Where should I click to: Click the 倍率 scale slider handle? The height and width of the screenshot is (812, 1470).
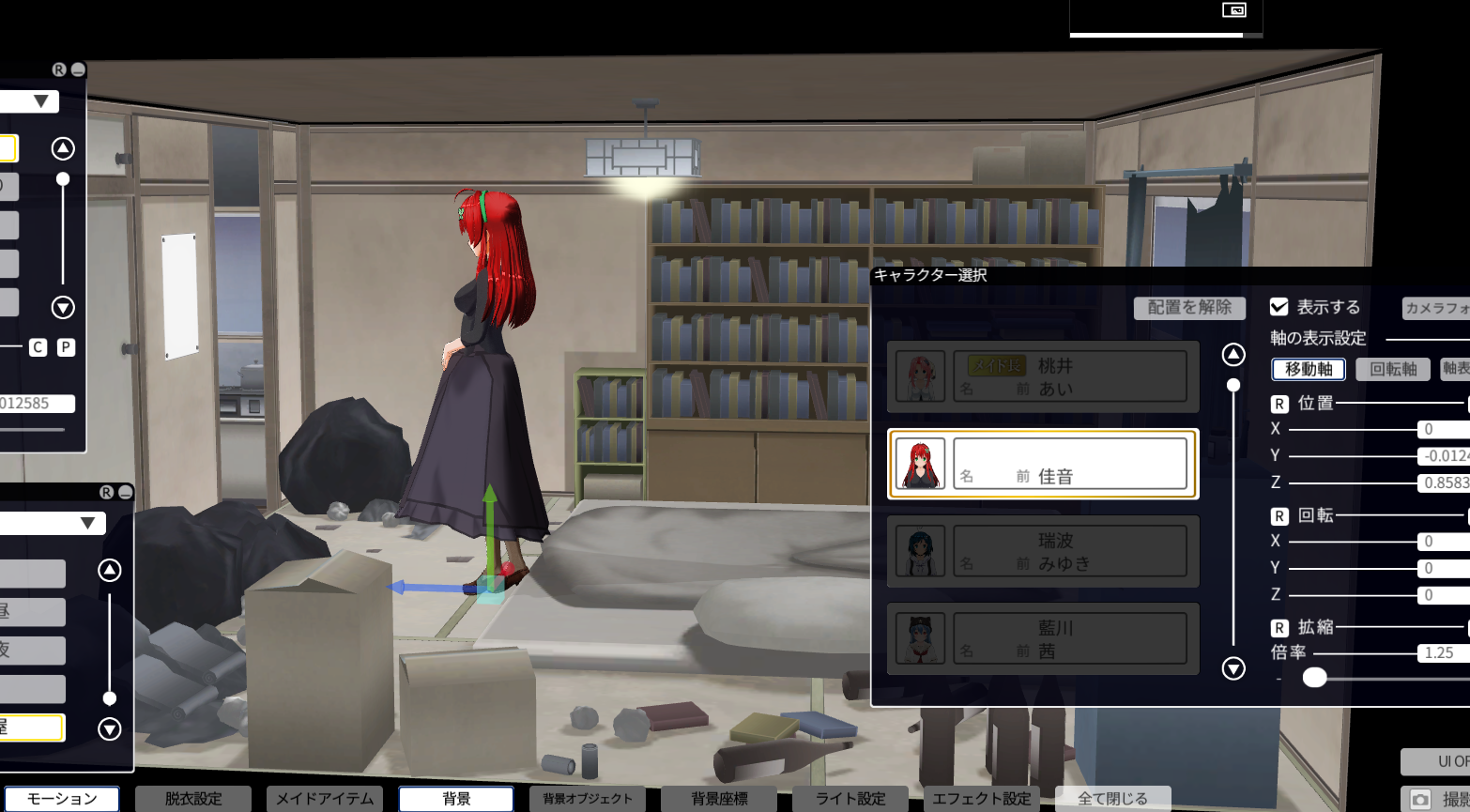point(1315,677)
